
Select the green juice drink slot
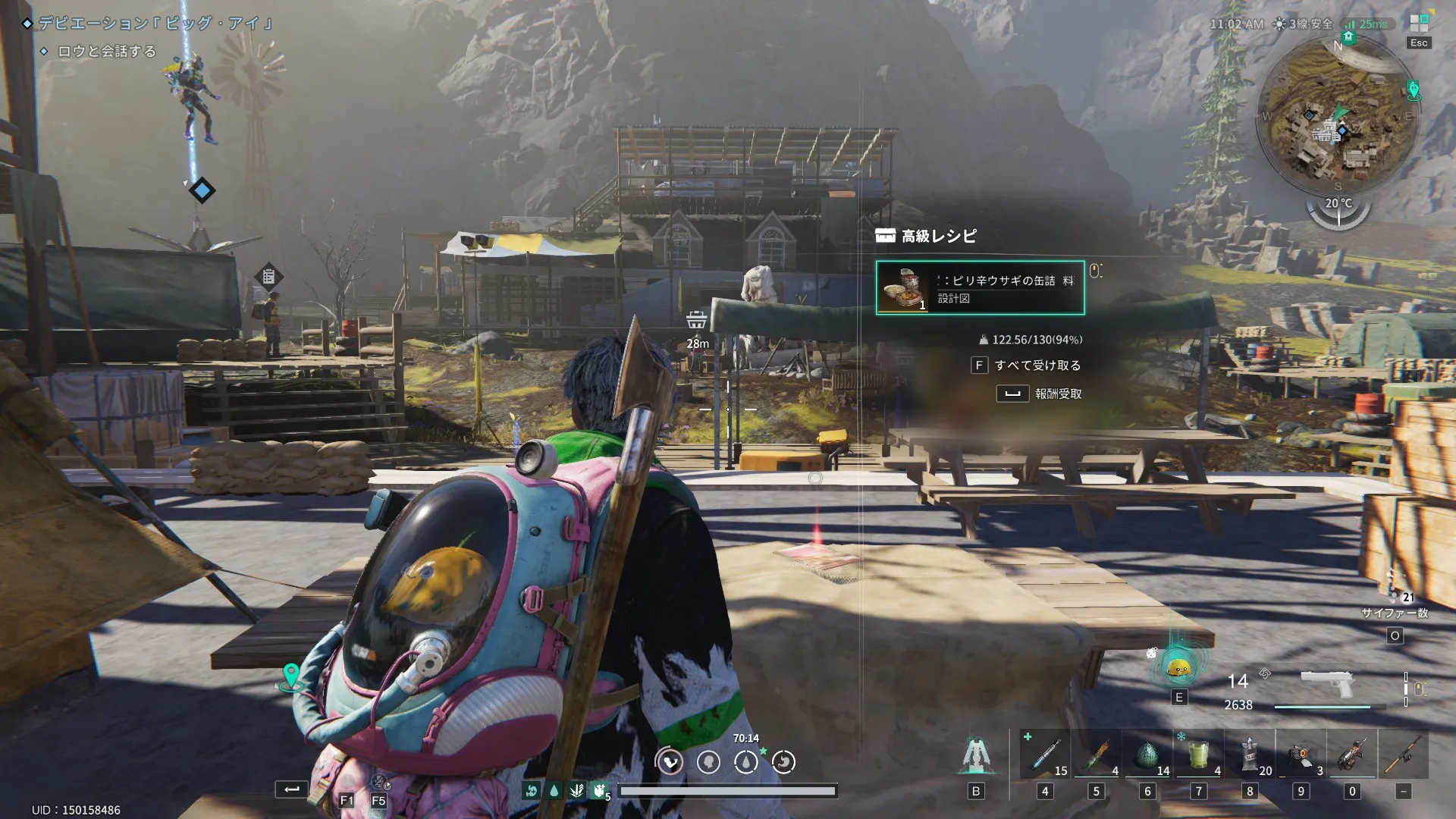tap(1198, 755)
